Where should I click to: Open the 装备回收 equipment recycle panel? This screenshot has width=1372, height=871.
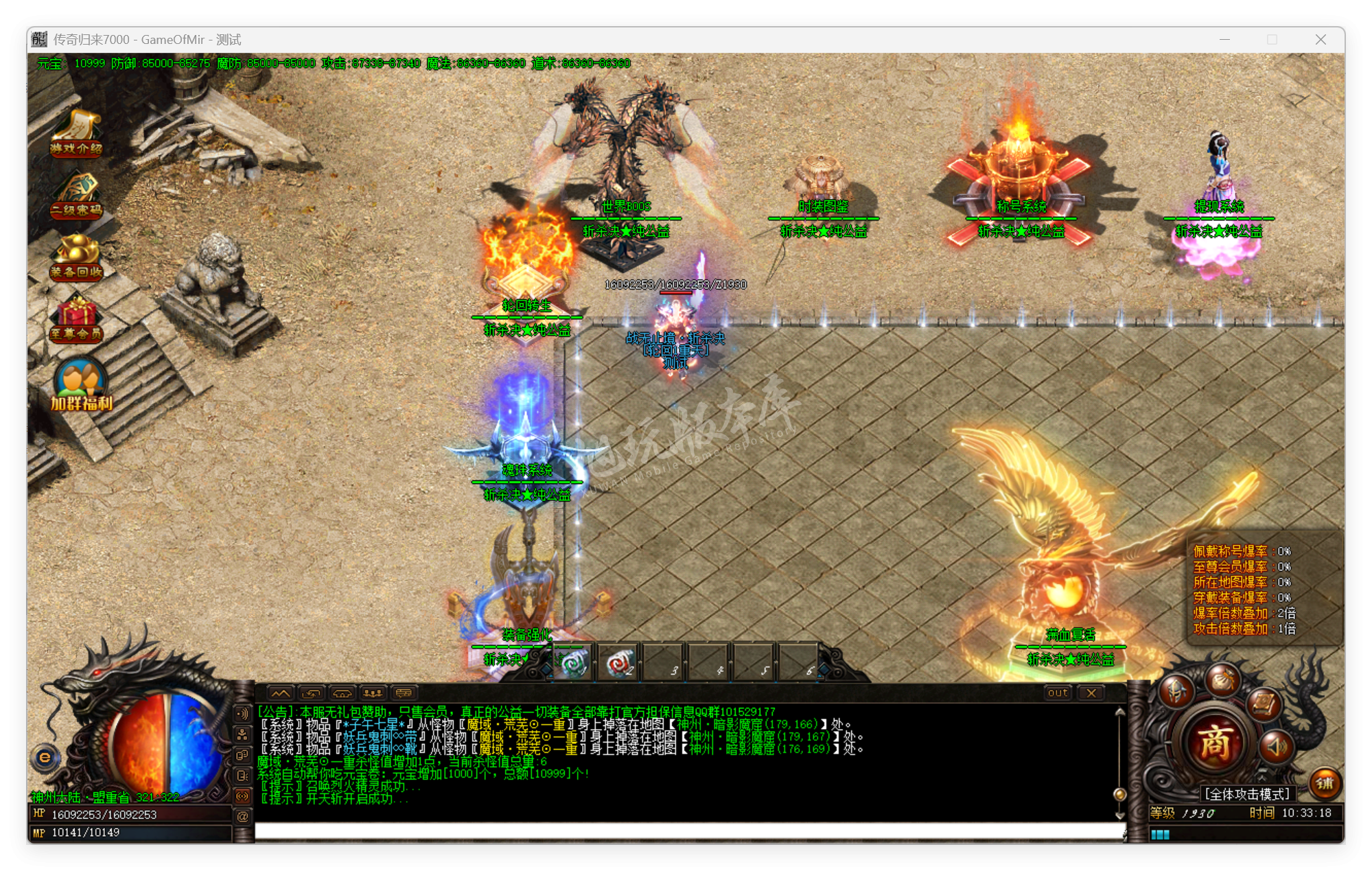click(77, 261)
